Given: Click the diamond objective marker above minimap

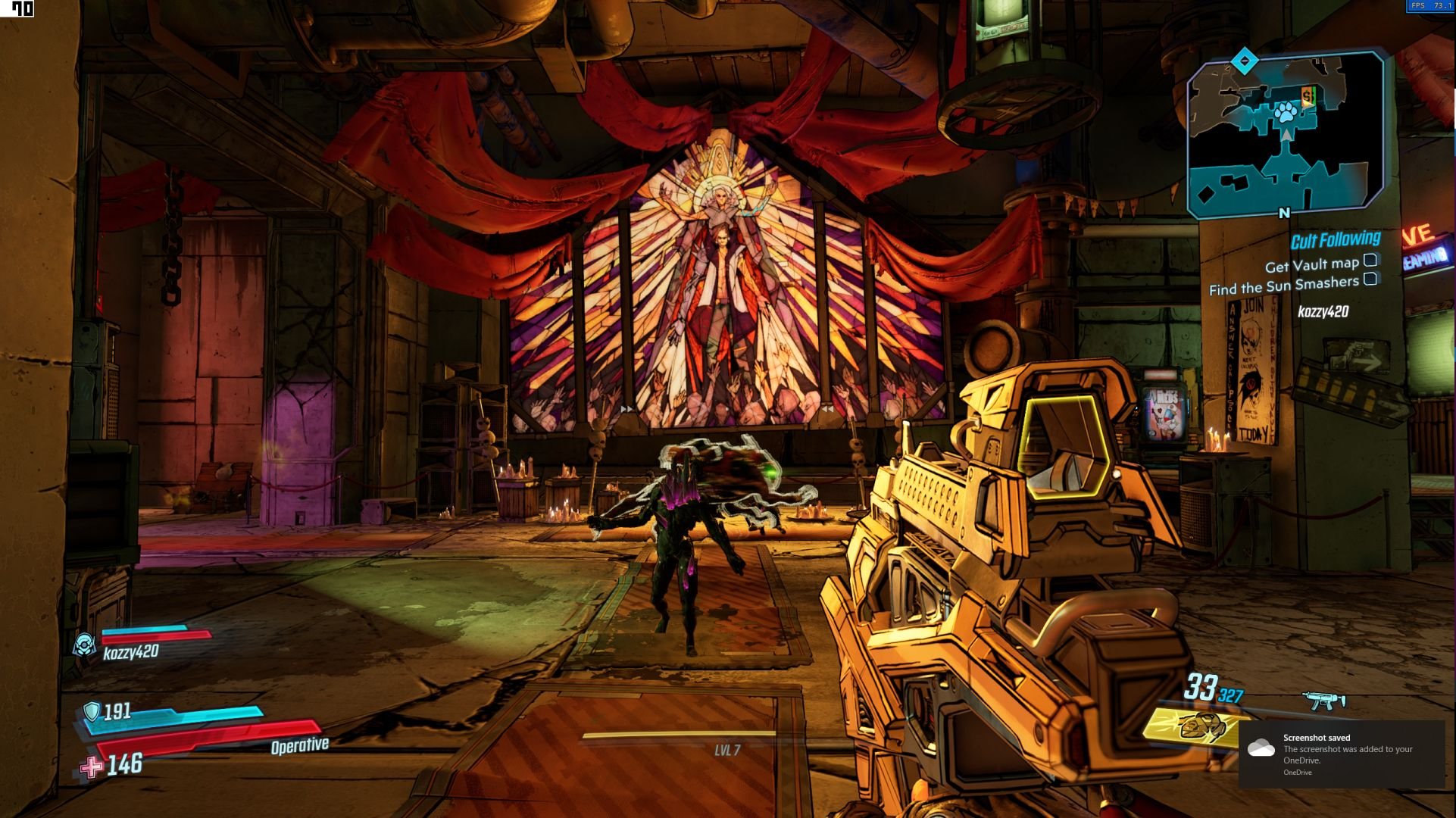Looking at the screenshot, I should coord(1244,61).
